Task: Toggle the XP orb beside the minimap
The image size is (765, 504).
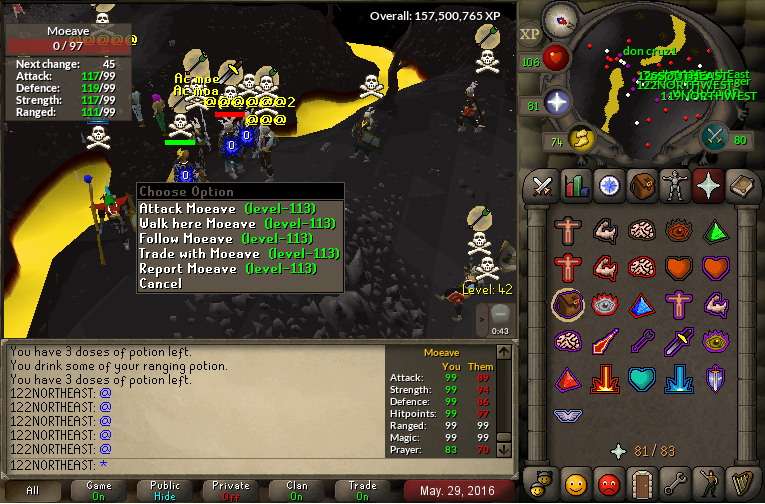Action: 530,34
